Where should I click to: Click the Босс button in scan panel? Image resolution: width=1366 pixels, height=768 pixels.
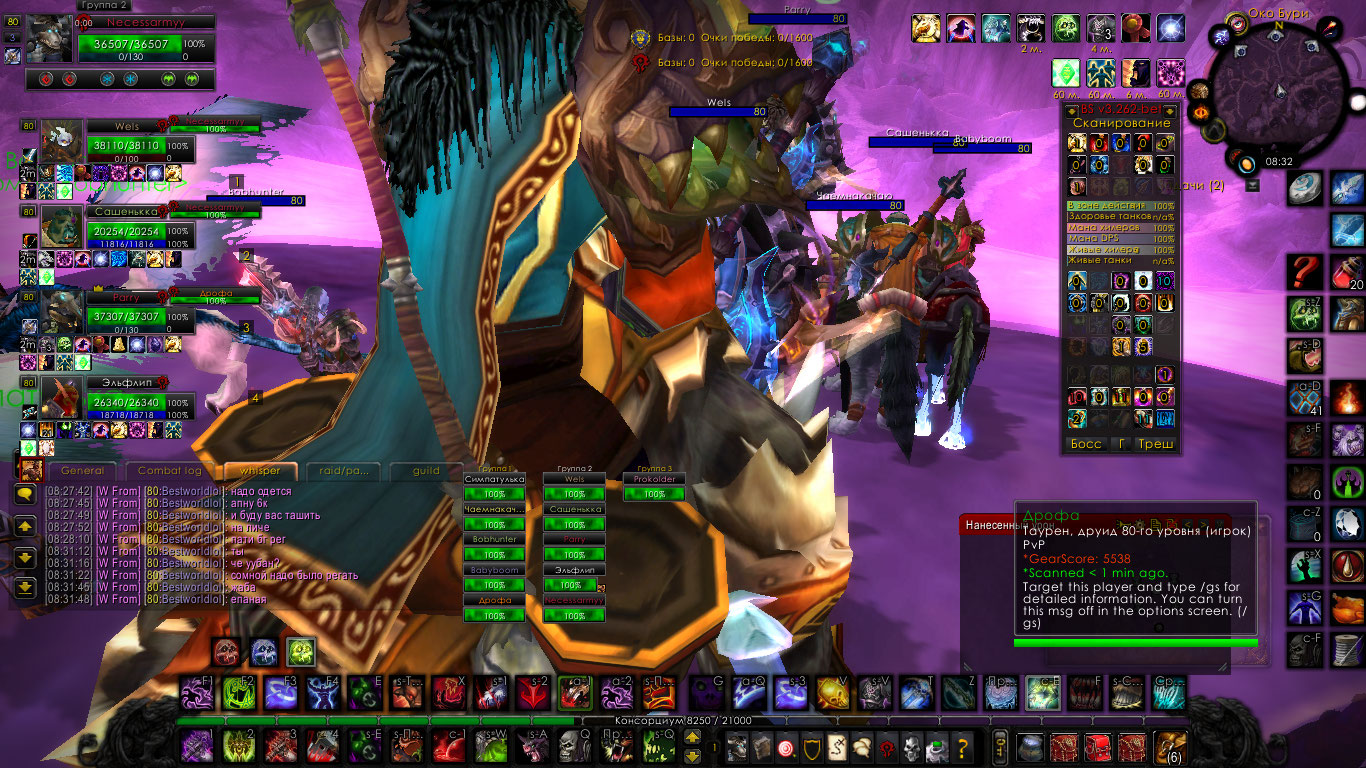(x=1086, y=444)
